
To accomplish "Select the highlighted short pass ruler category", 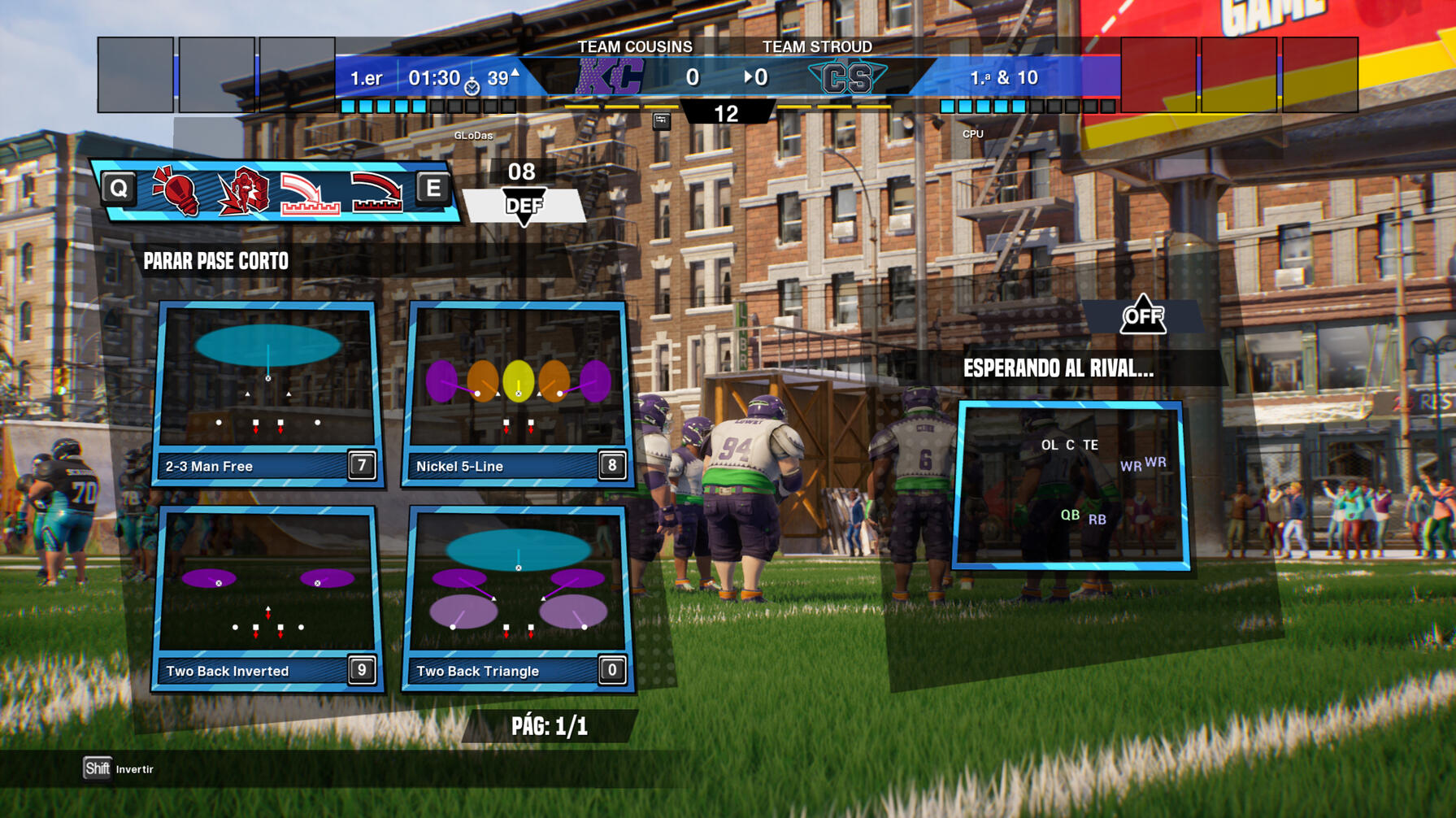I will point(310,194).
